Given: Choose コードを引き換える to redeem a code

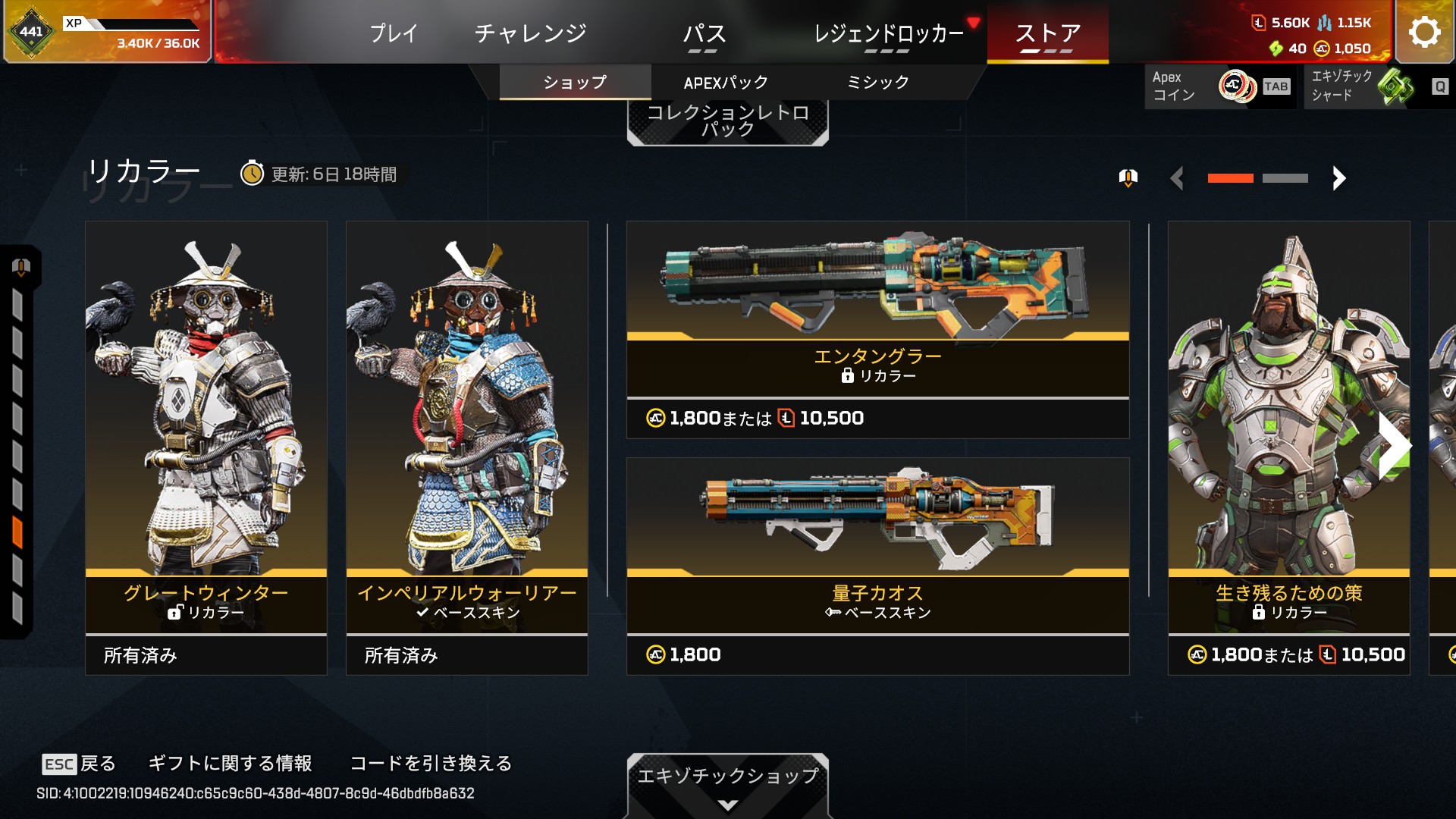Looking at the screenshot, I should [x=431, y=763].
